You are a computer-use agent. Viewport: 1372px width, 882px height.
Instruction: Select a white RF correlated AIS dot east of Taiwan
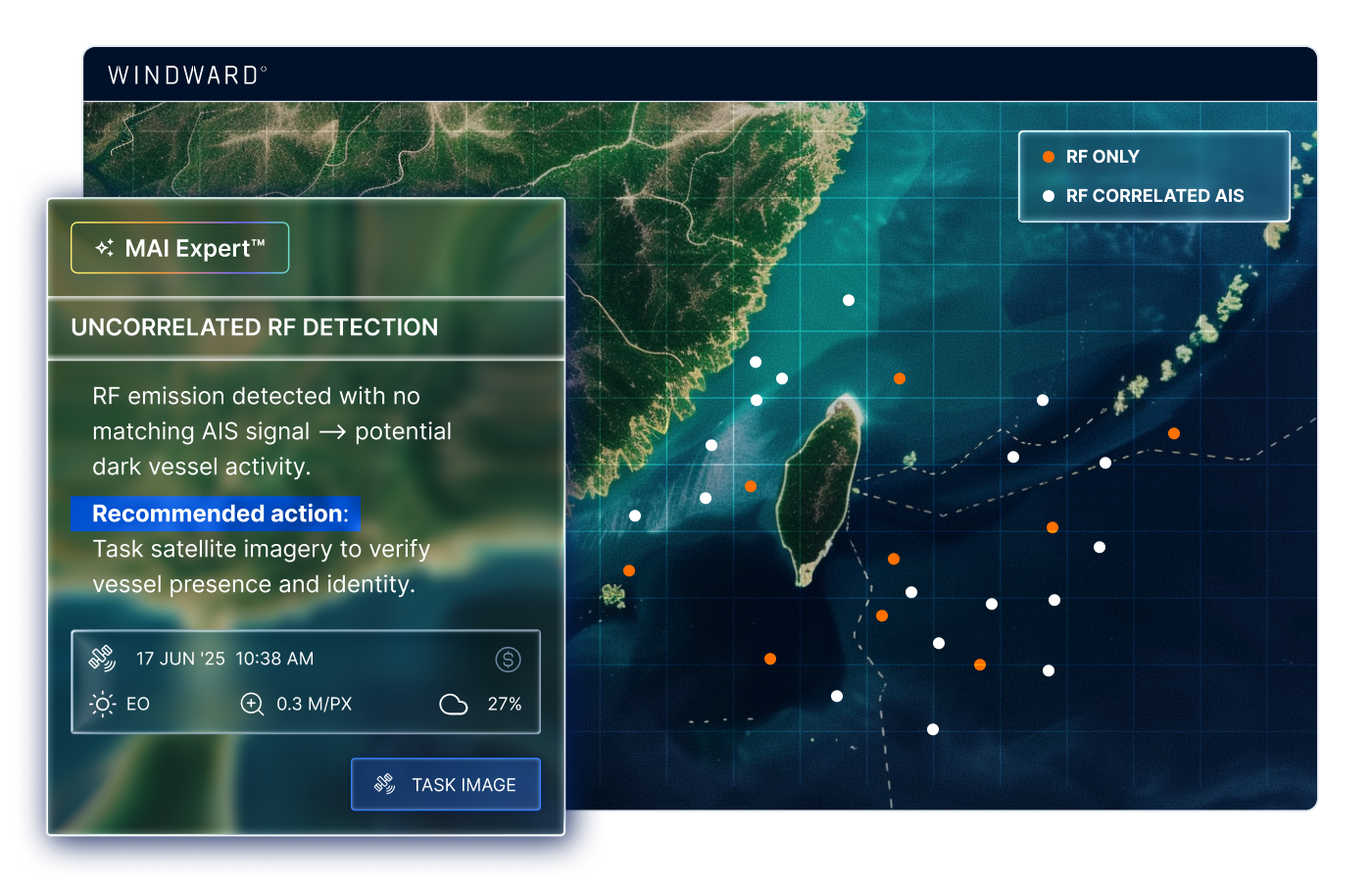click(1012, 456)
